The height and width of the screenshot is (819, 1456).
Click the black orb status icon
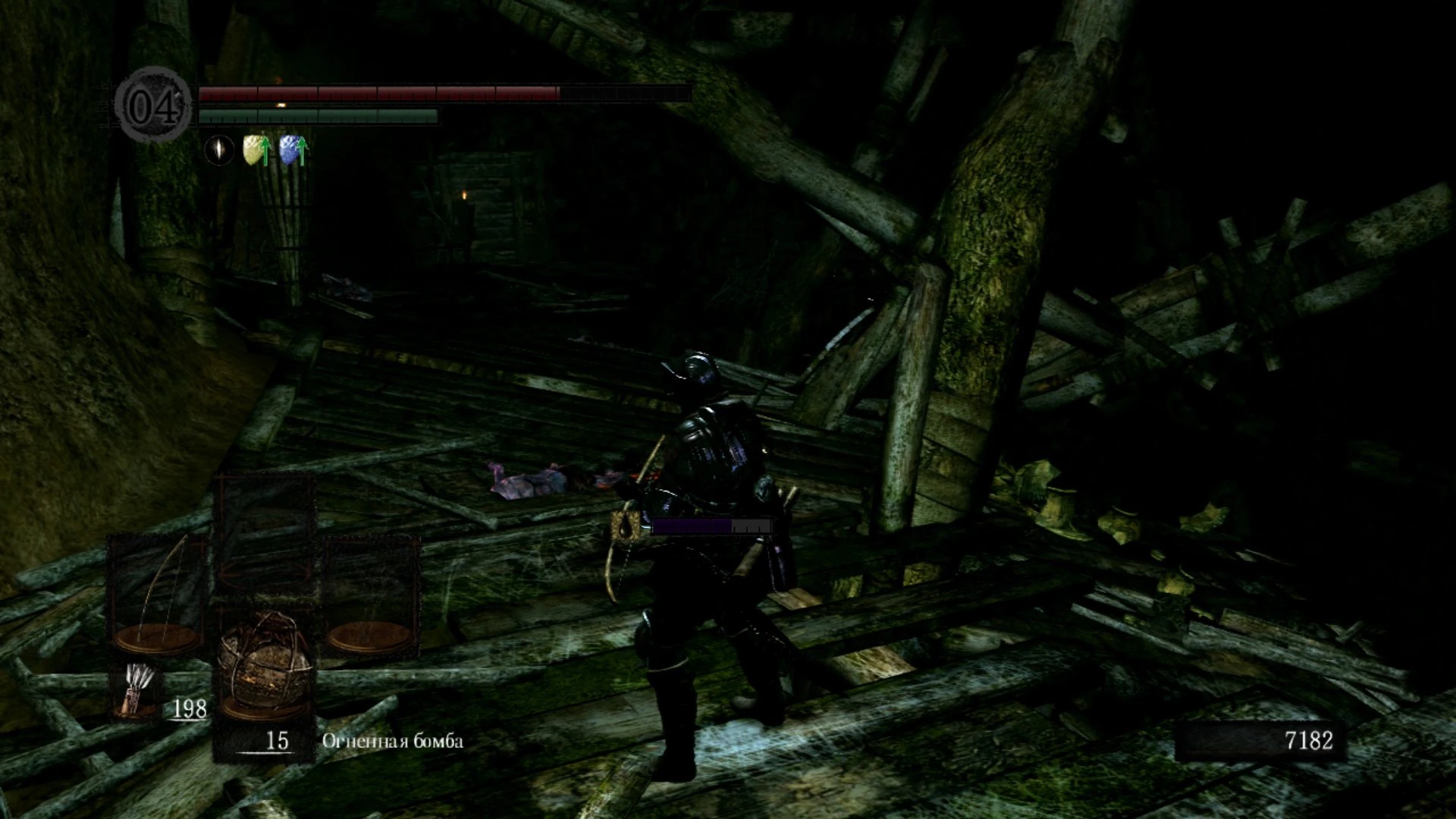click(x=219, y=150)
